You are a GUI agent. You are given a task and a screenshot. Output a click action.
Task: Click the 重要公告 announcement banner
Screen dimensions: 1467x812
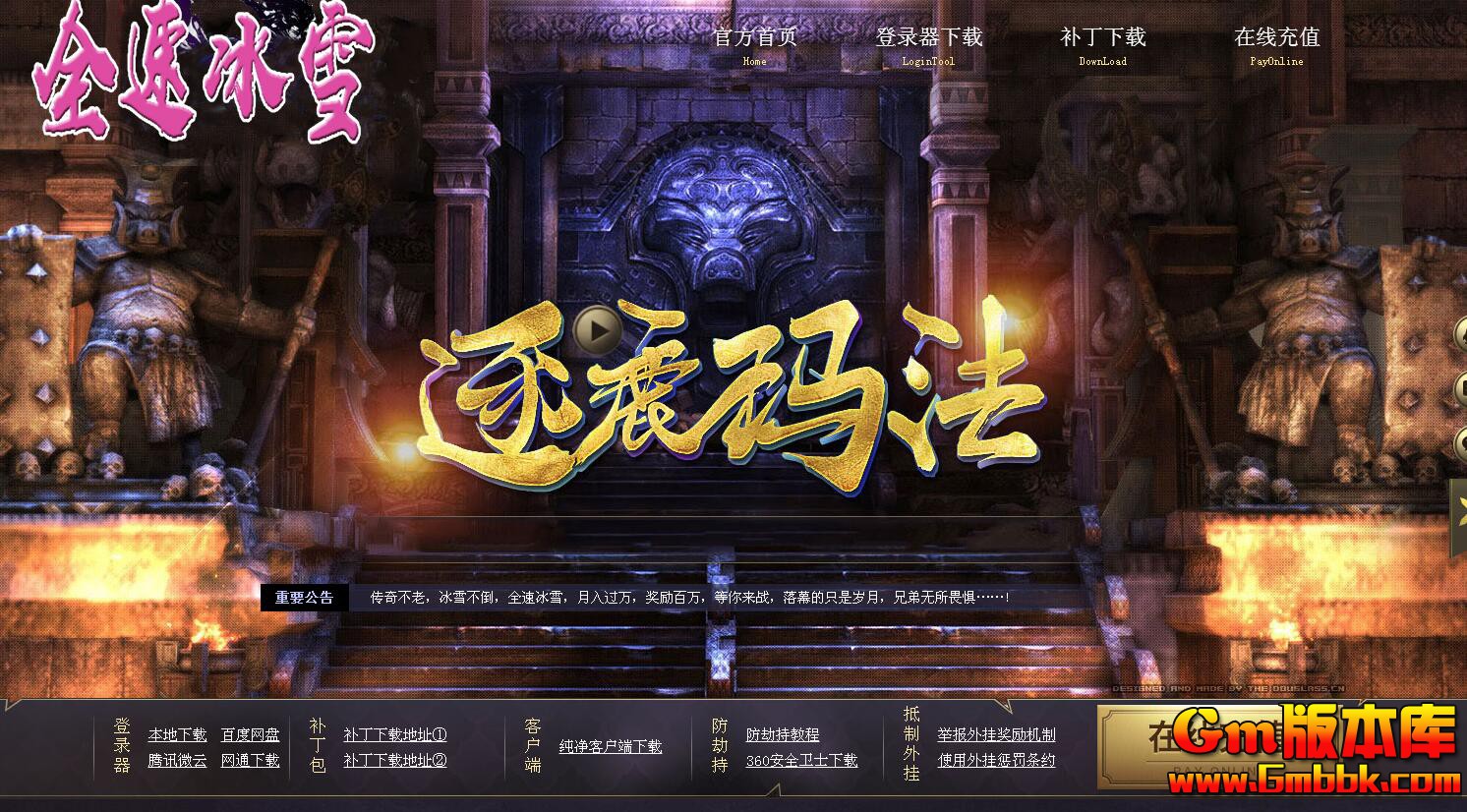tap(305, 597)
